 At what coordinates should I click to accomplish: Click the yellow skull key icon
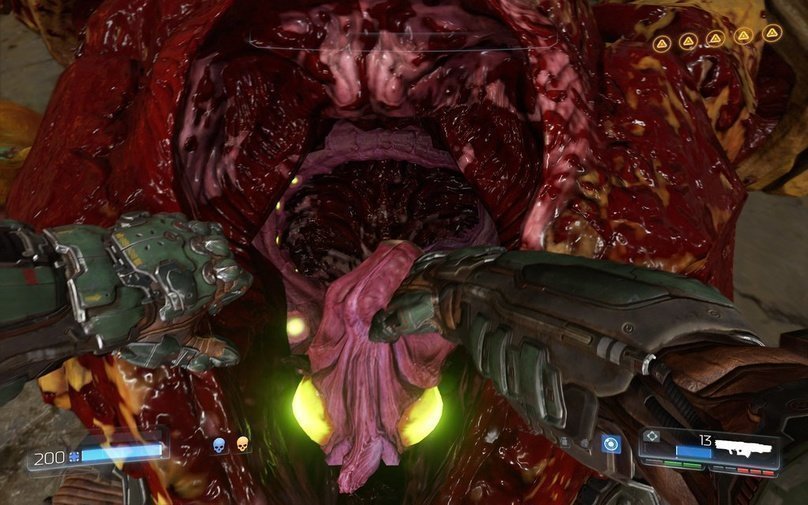tap(241, 444)
